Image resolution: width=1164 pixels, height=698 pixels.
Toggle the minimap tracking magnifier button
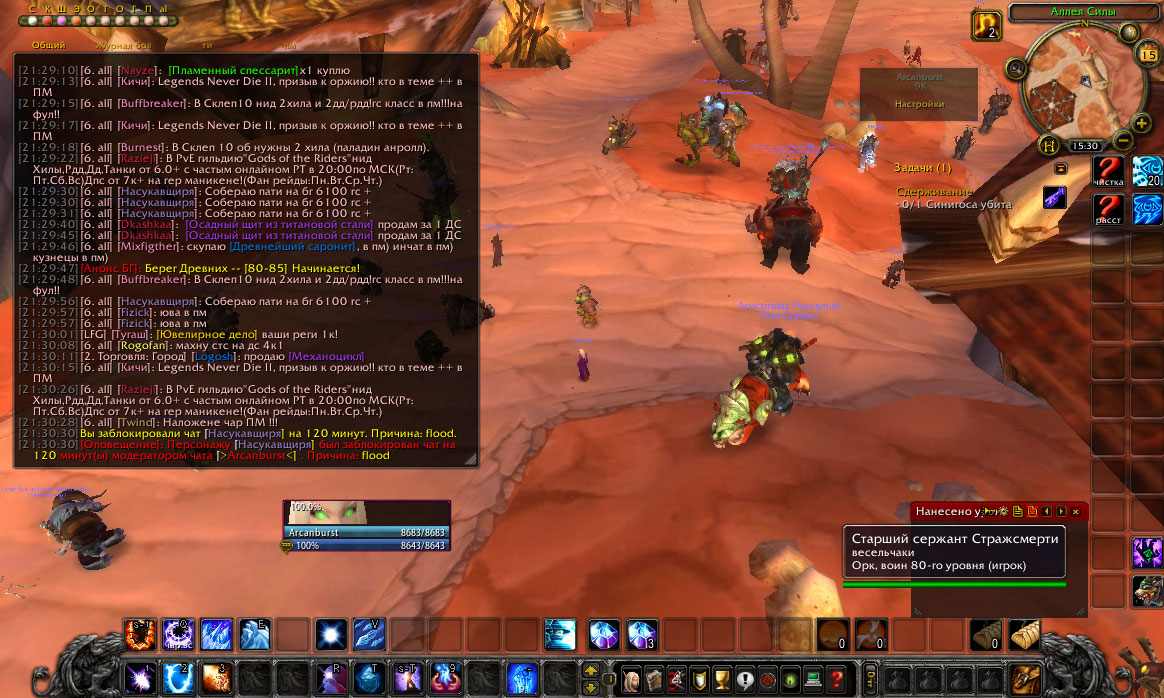click(x=1017, y=68)
